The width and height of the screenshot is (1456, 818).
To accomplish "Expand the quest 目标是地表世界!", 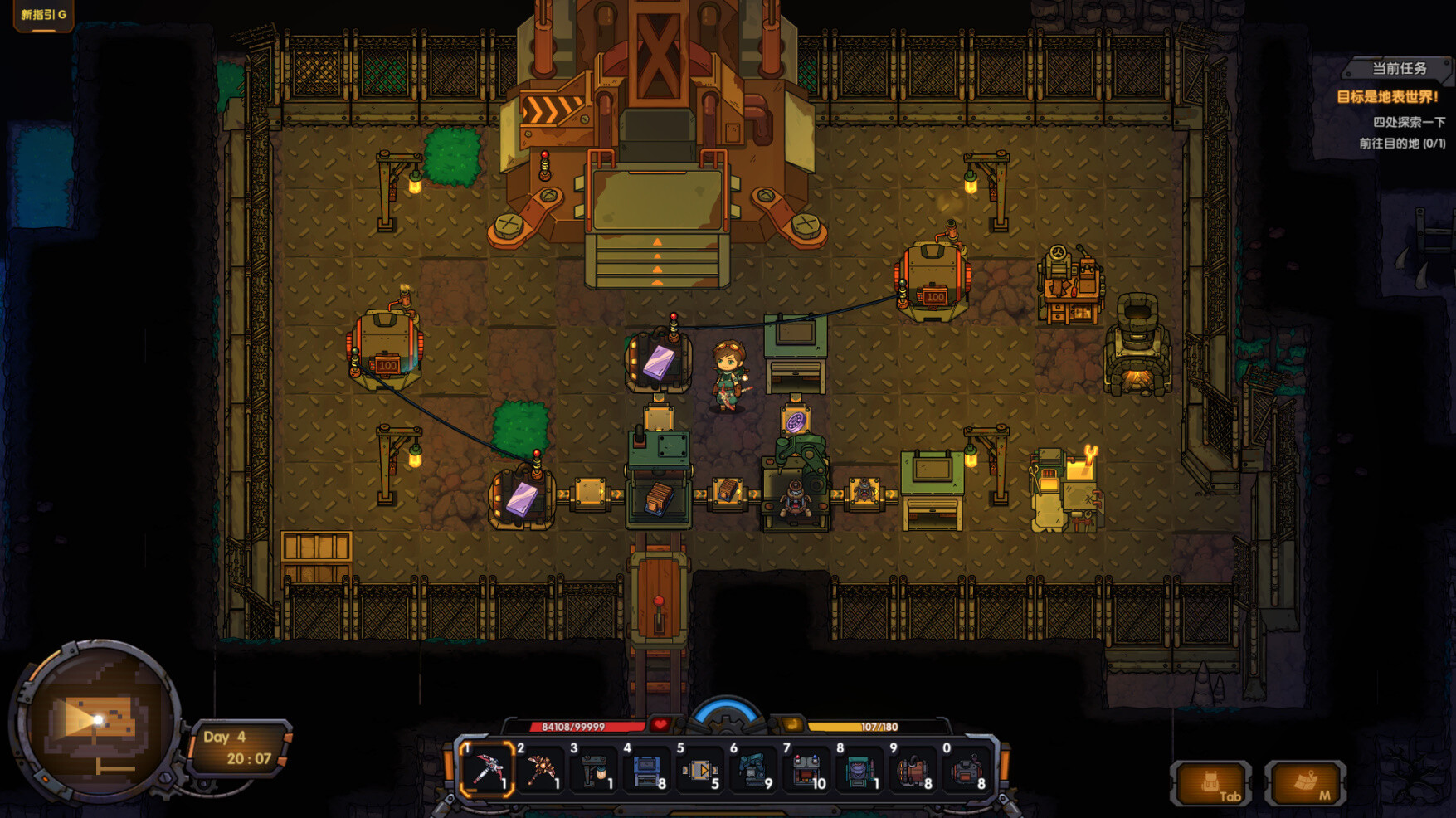I will (1386, 95).
